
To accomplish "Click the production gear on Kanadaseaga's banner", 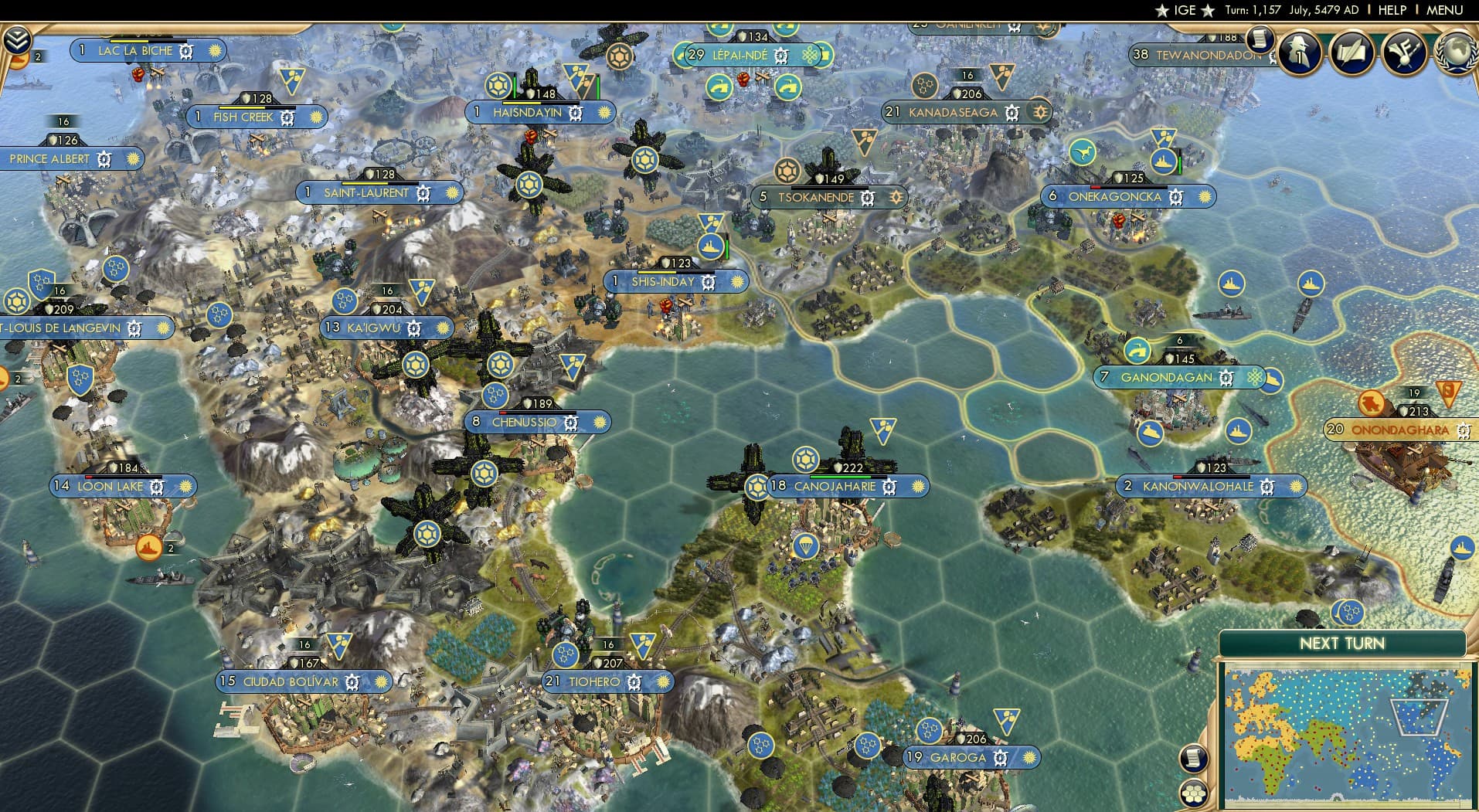I will (1011, 112).
